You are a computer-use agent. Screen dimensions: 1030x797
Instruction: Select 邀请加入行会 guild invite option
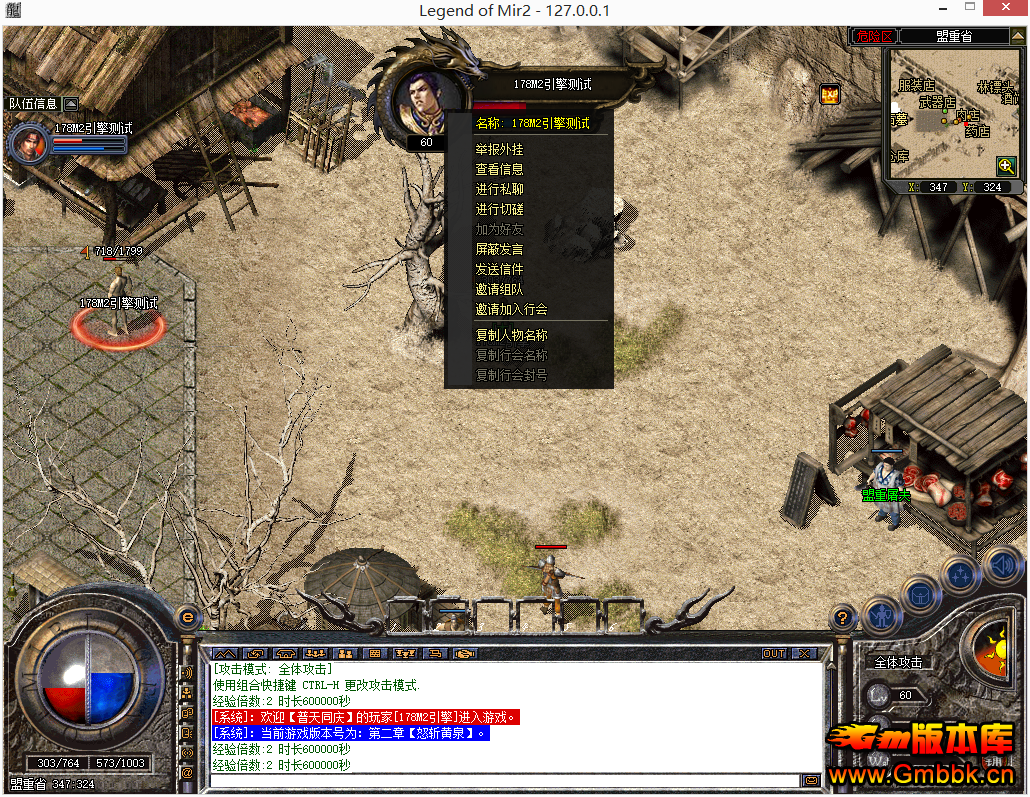point(512,309)
